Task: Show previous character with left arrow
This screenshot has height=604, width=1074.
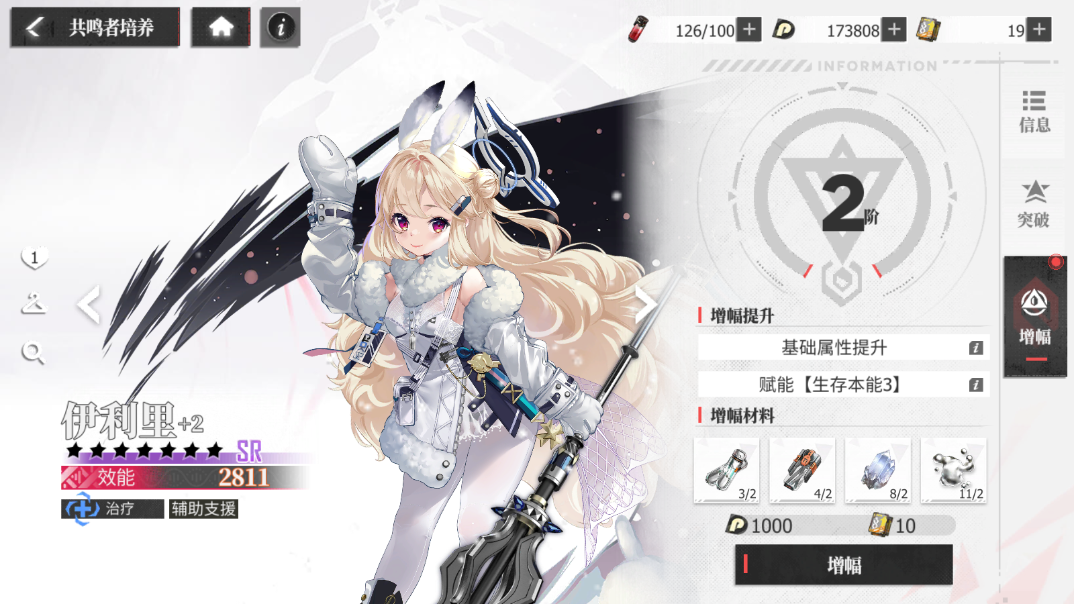Action: [89, 305]
